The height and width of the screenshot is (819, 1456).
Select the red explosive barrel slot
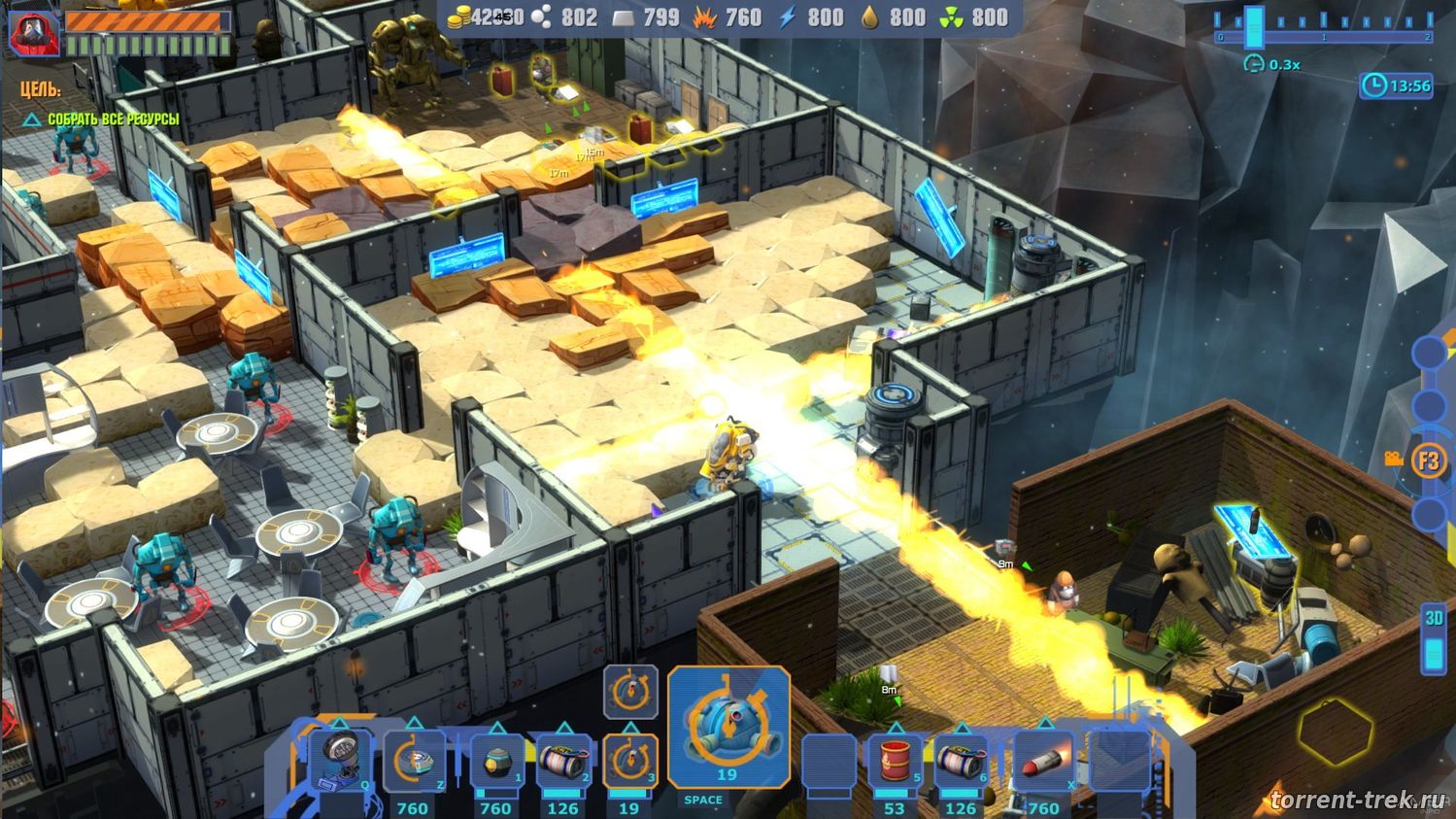click(895, 762)
